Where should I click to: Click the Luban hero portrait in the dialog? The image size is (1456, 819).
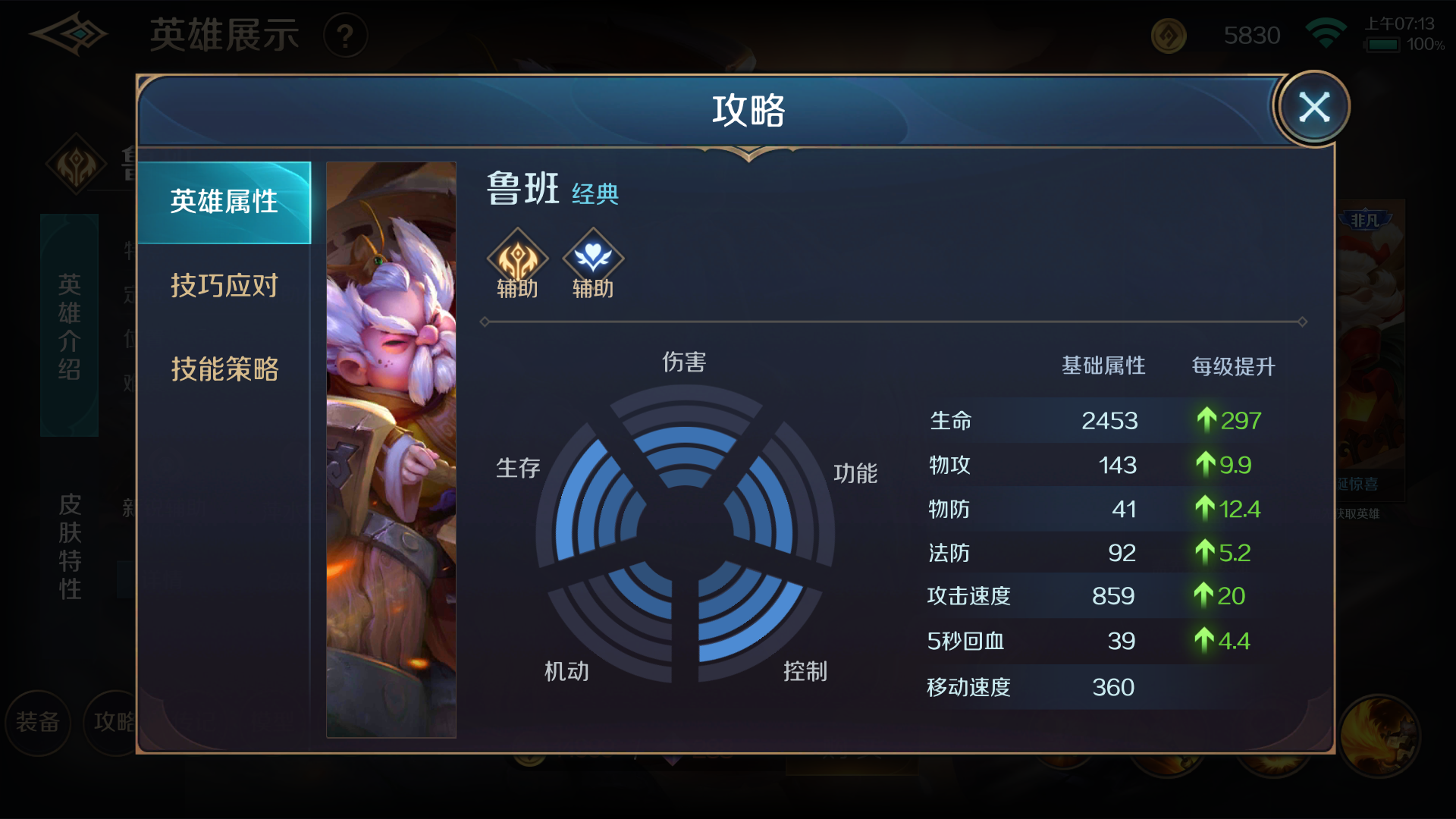391,449
